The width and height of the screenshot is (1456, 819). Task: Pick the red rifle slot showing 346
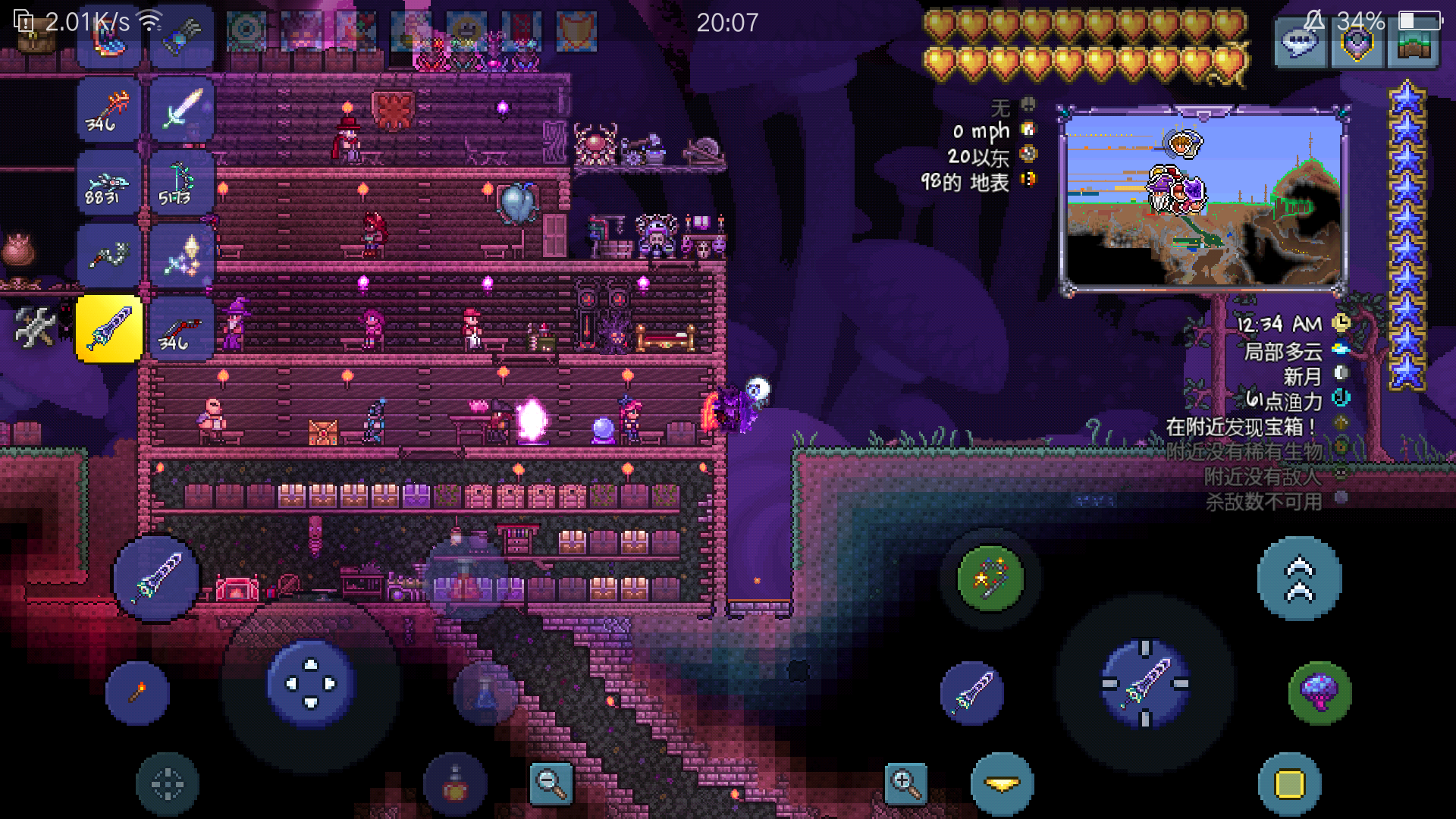click(180, 329)
